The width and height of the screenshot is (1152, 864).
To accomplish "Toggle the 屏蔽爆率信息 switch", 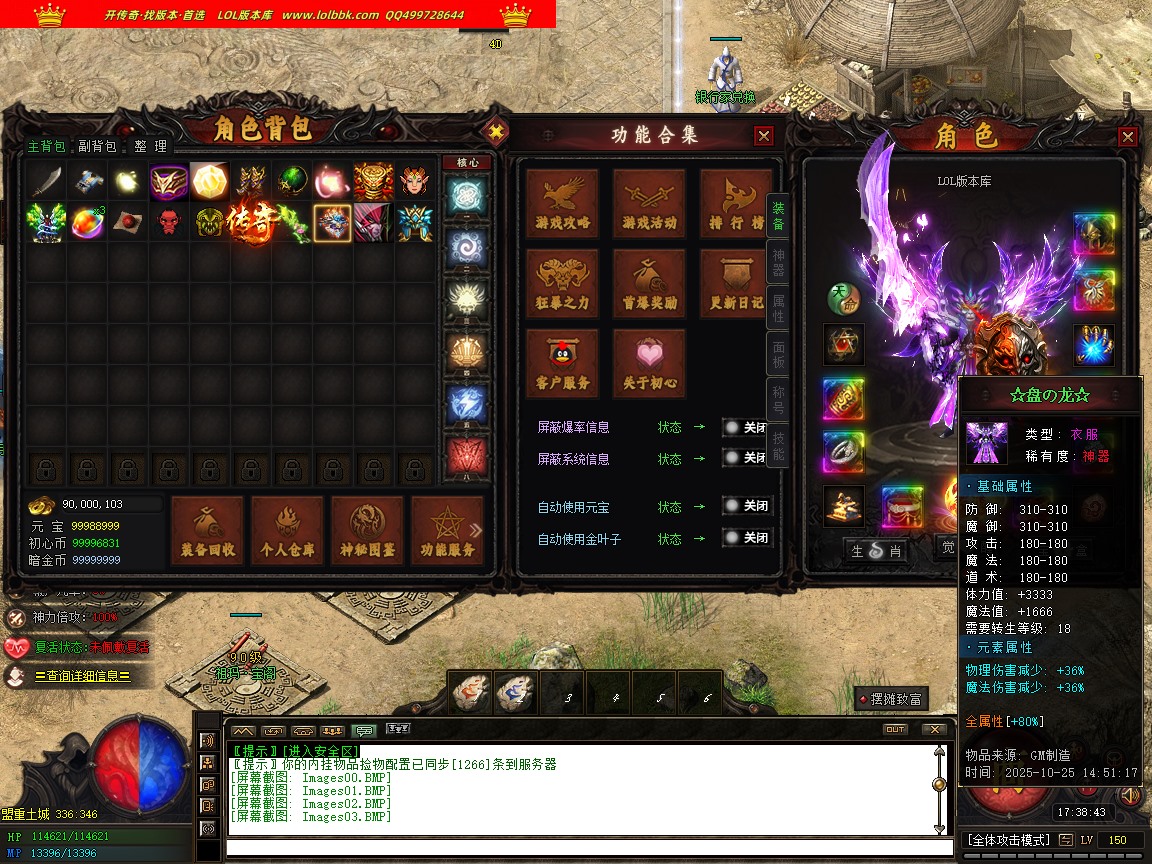I will (x=747, y=427).
